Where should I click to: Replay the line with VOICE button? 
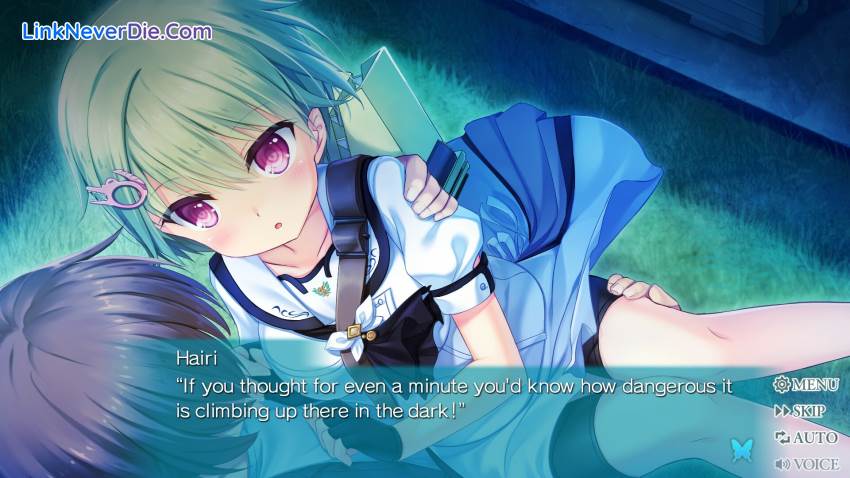pos(806,464)
